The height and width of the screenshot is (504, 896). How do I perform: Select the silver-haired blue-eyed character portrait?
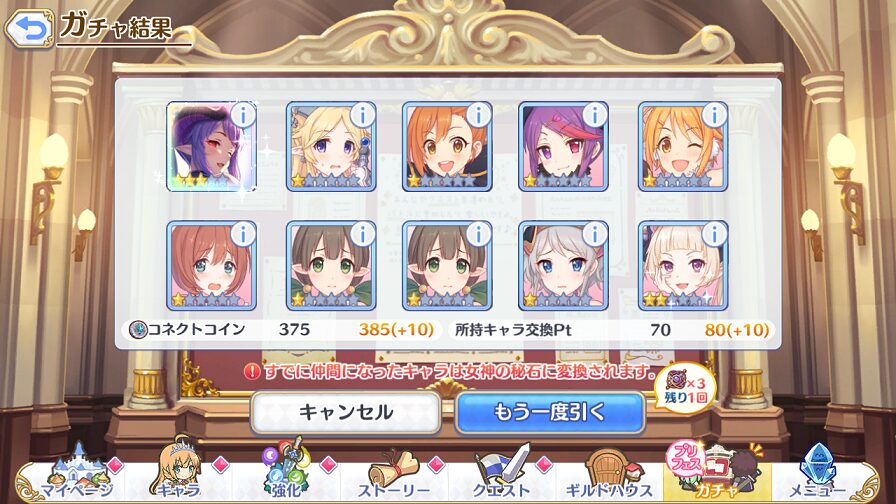(562, 266)
